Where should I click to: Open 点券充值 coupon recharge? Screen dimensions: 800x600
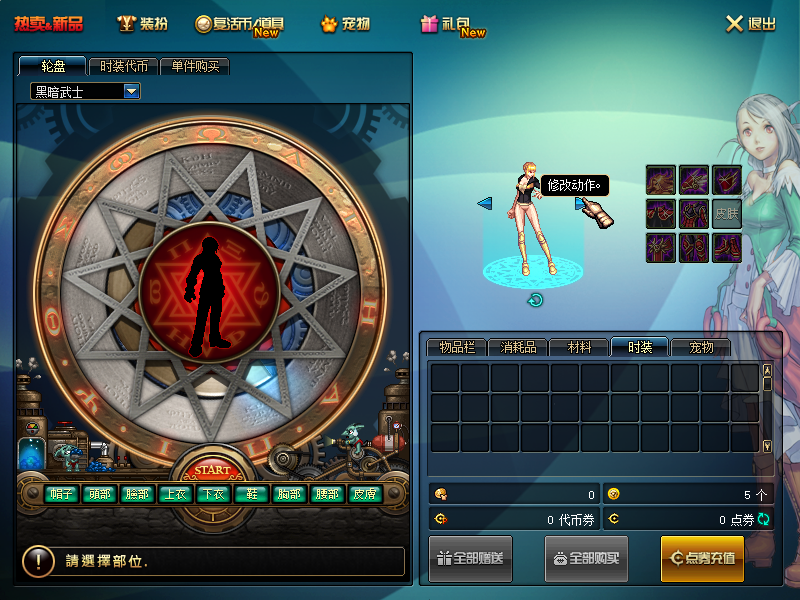point(701,558)
